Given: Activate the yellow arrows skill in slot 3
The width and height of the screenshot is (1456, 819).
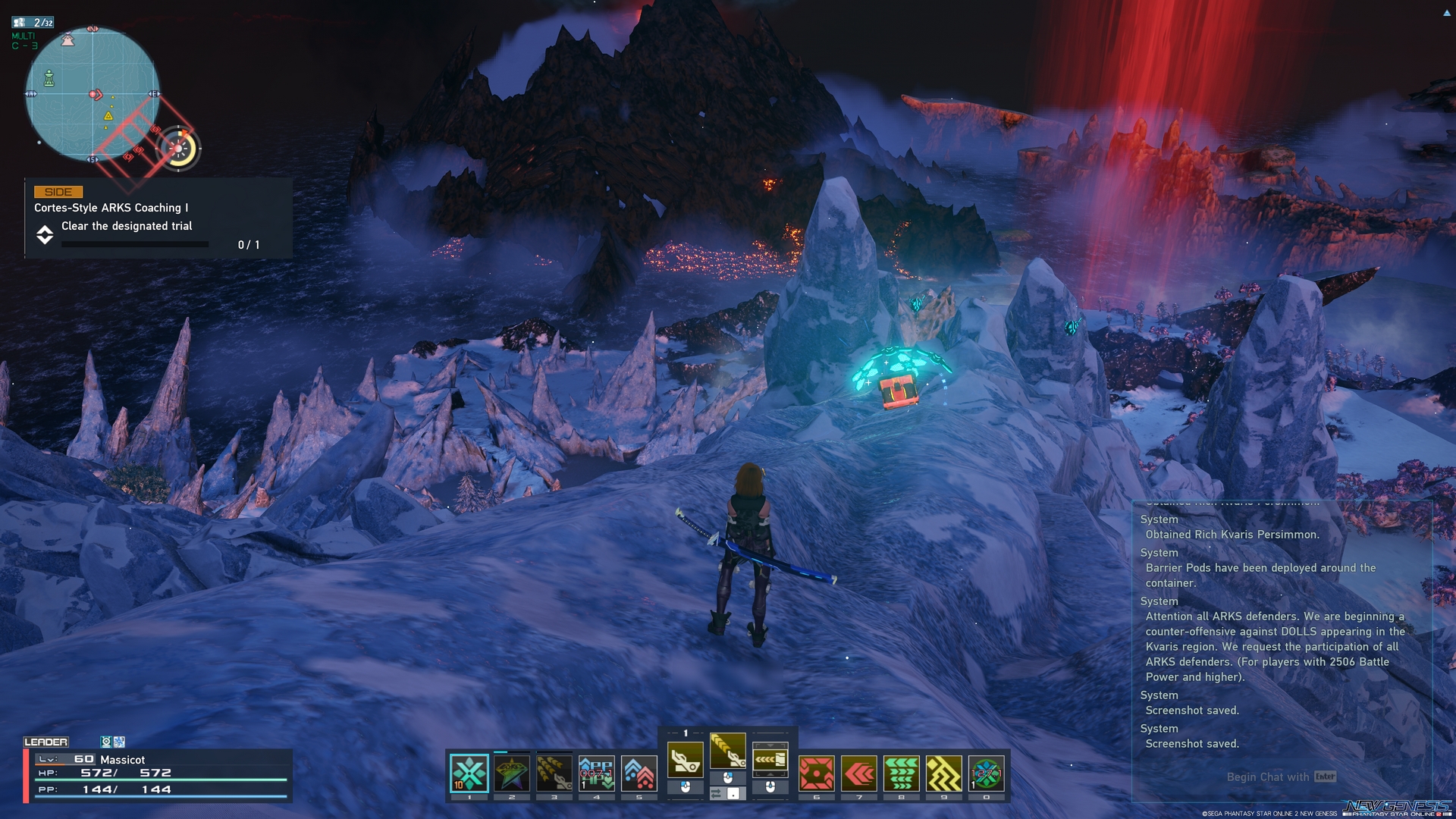Looking at the screenshot, I should point(553,770).
